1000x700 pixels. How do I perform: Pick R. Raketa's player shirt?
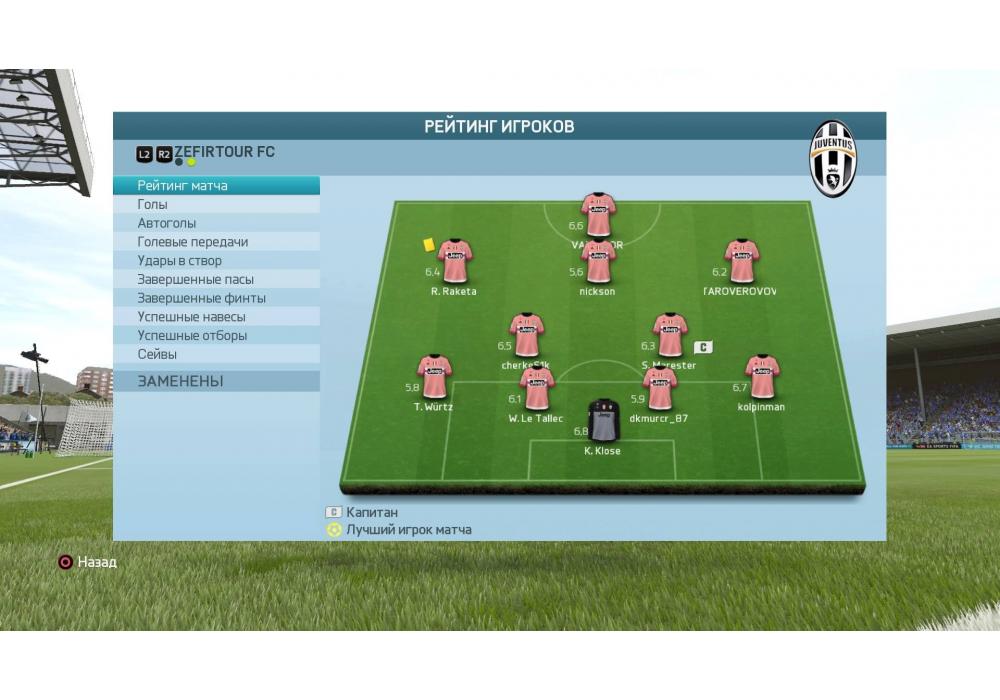pos(455,262)
